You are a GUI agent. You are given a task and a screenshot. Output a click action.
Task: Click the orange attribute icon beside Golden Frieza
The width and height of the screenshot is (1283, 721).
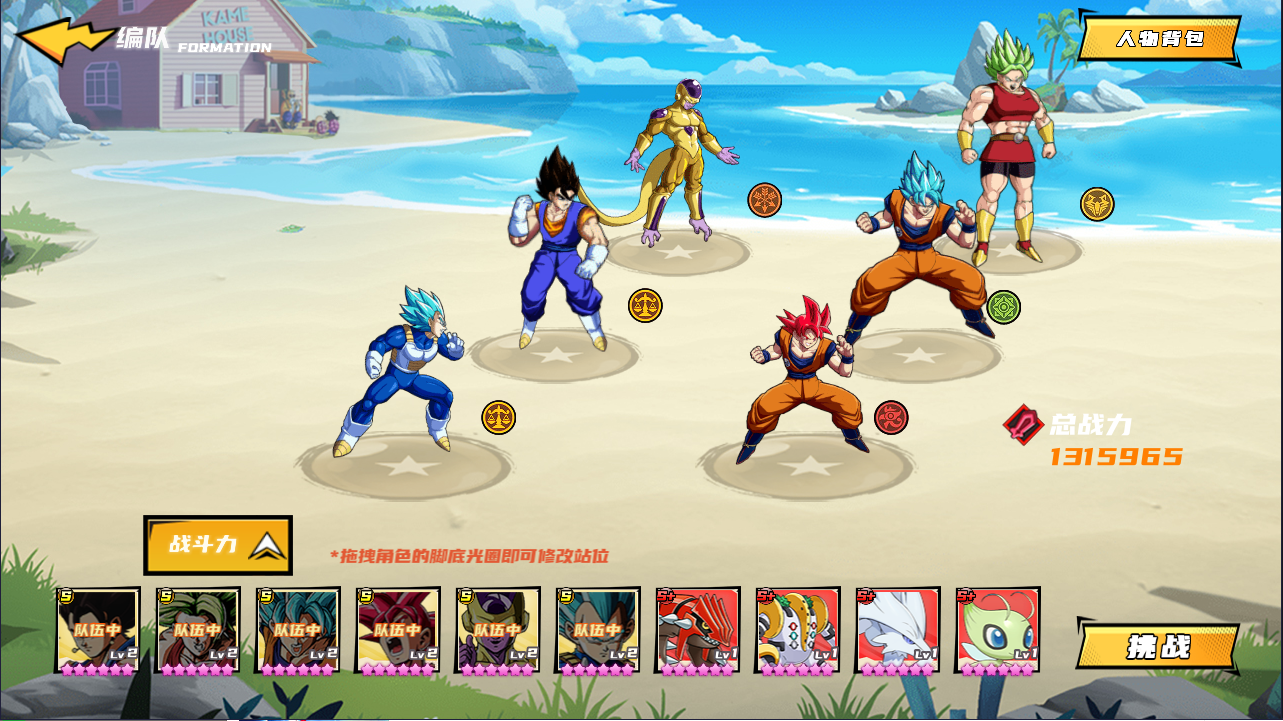(x=765, y=200)
